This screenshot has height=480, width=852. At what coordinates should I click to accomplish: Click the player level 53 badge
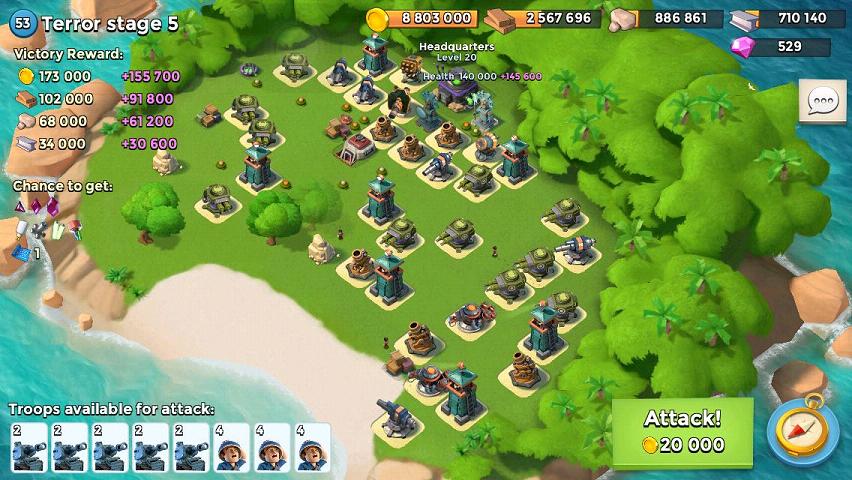(23, 24)
